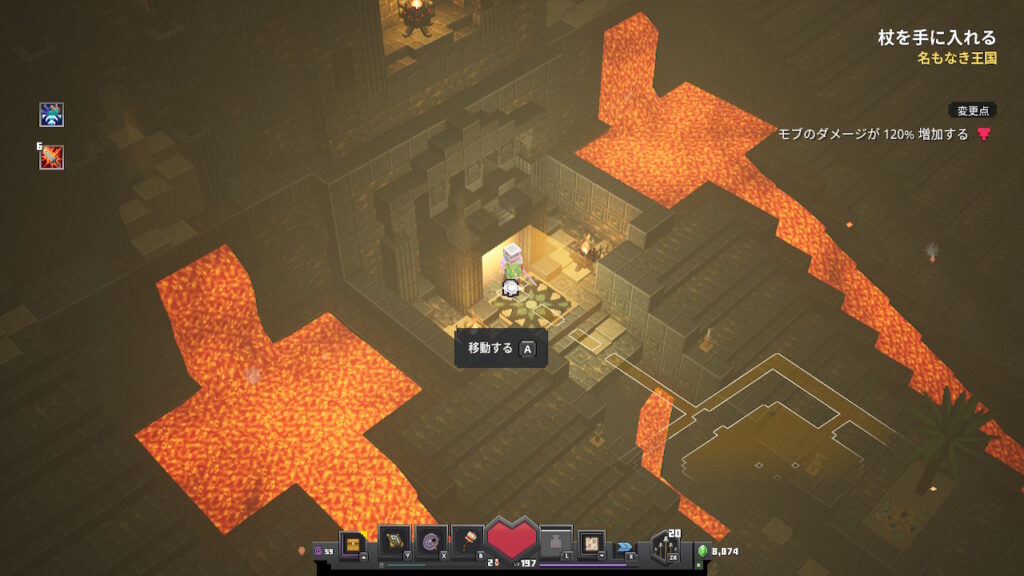Screen dimensions: 1024x576
Task: Activate the tome artifact slot
Action: pos(394,541)
